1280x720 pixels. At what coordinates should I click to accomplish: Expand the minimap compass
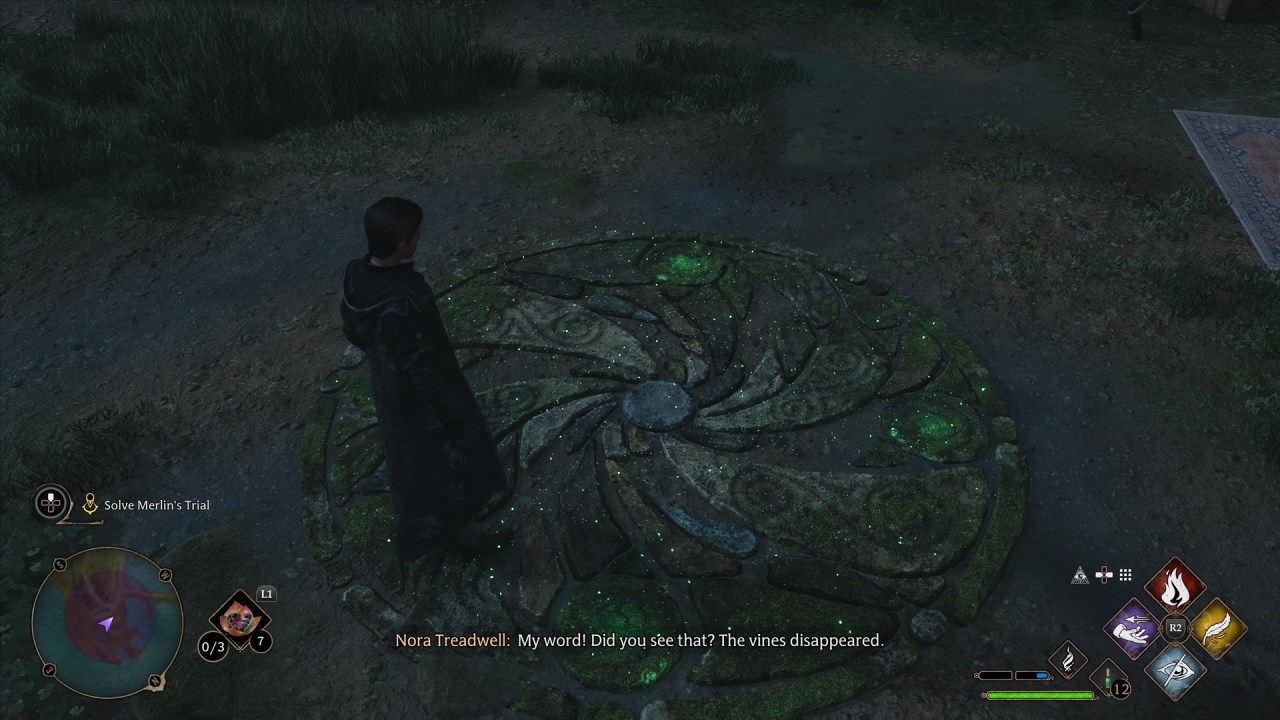[x=107, y=622]
